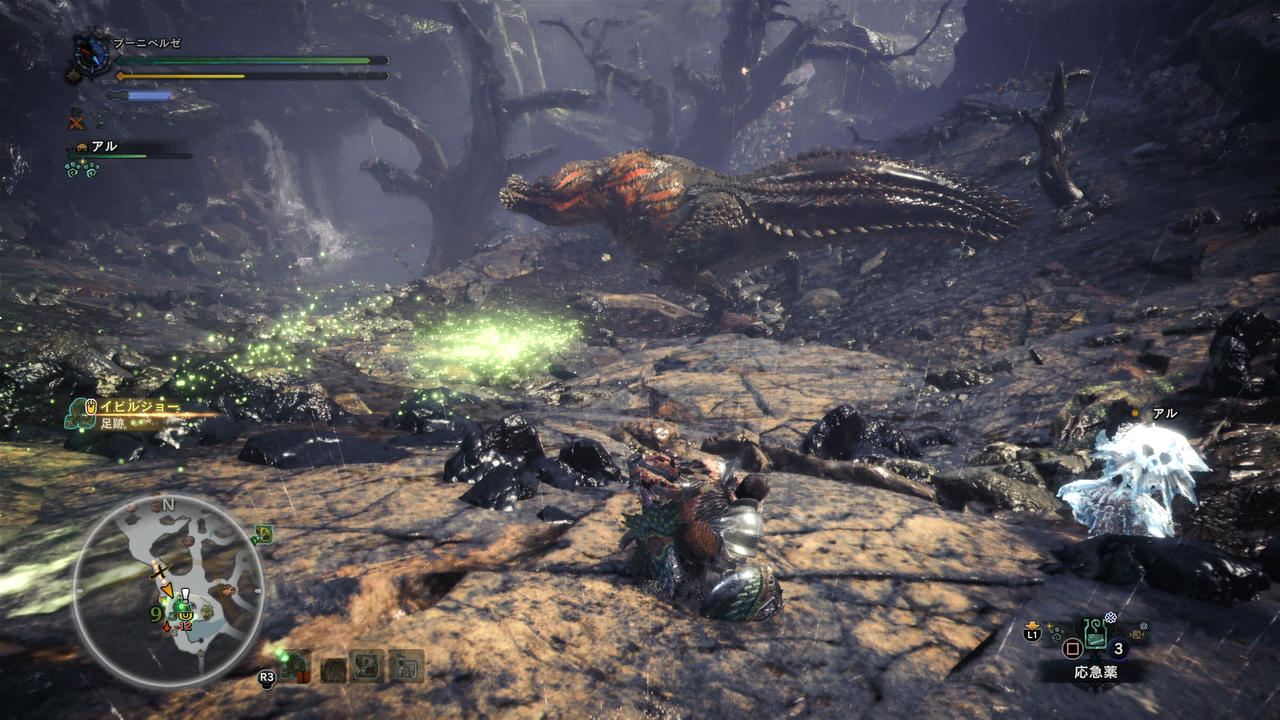Choose the rightmost faded map shortcut icon

coord(407,665)
